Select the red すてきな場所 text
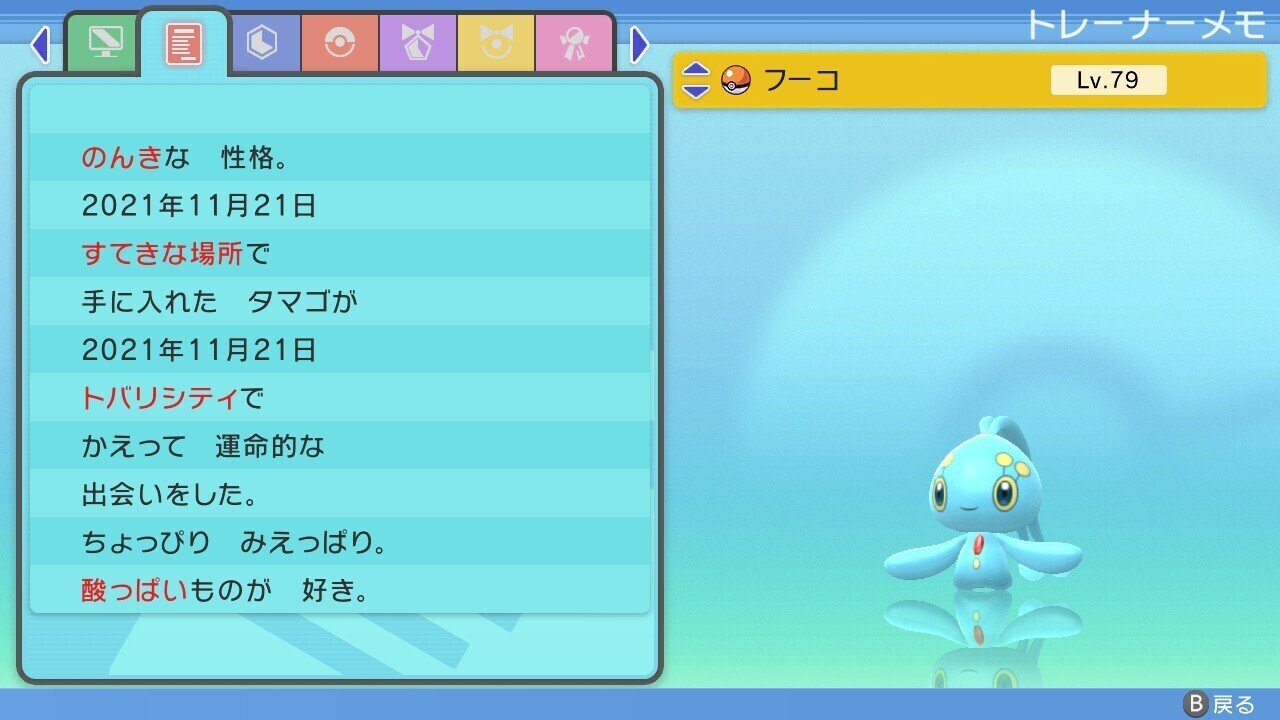This screenshot has width=1280, height=720. (162, 253)
